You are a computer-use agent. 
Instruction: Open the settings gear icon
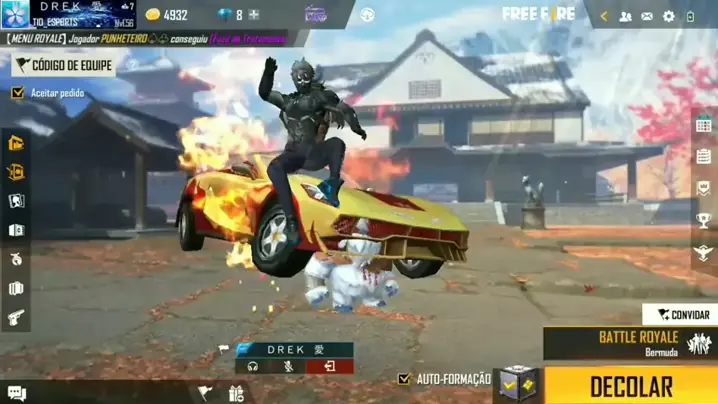[668, 16]
